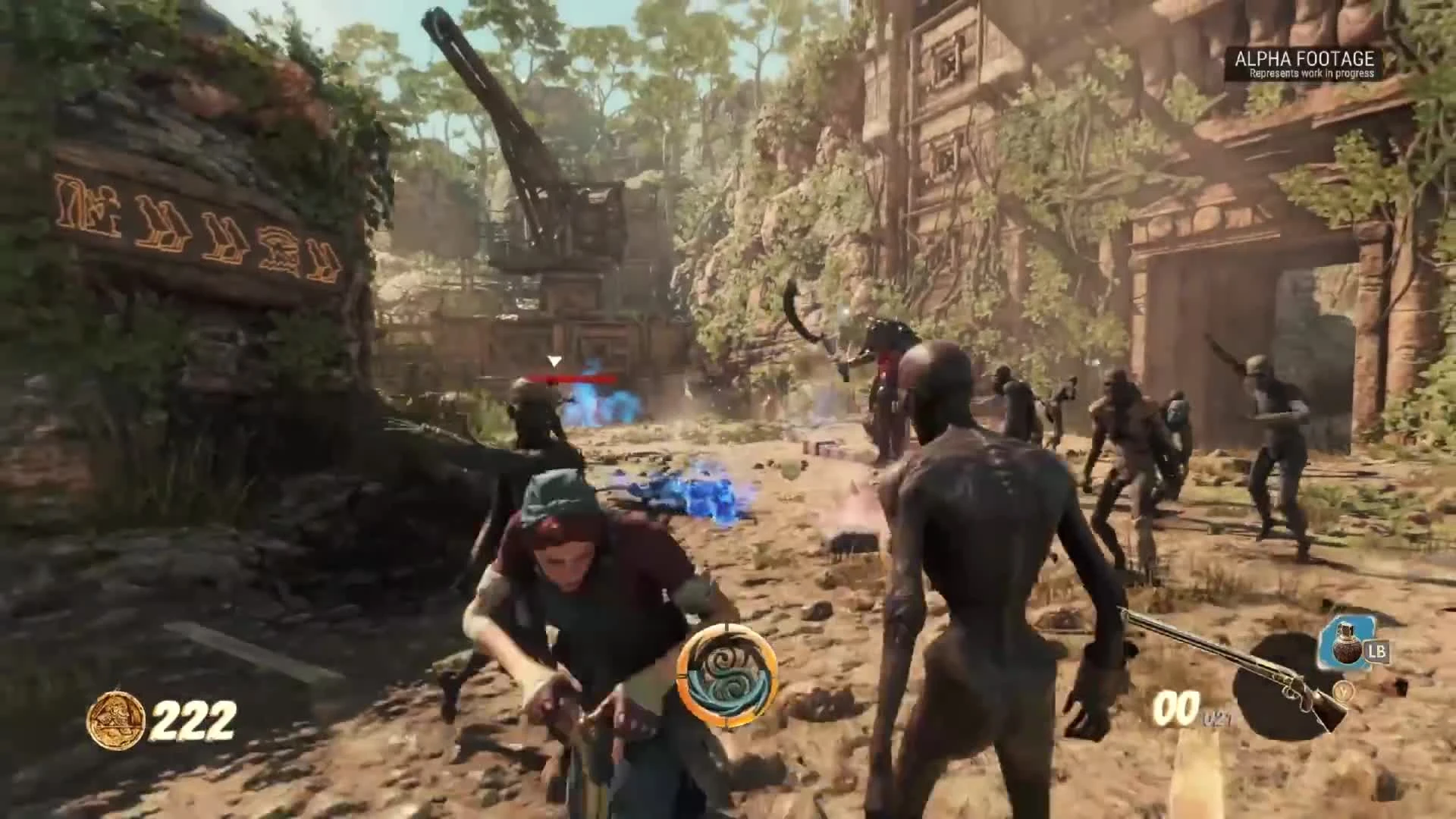1456x819 pixels.
Task: Open the amulet swirl gauge icon
Action: point(723,675)
